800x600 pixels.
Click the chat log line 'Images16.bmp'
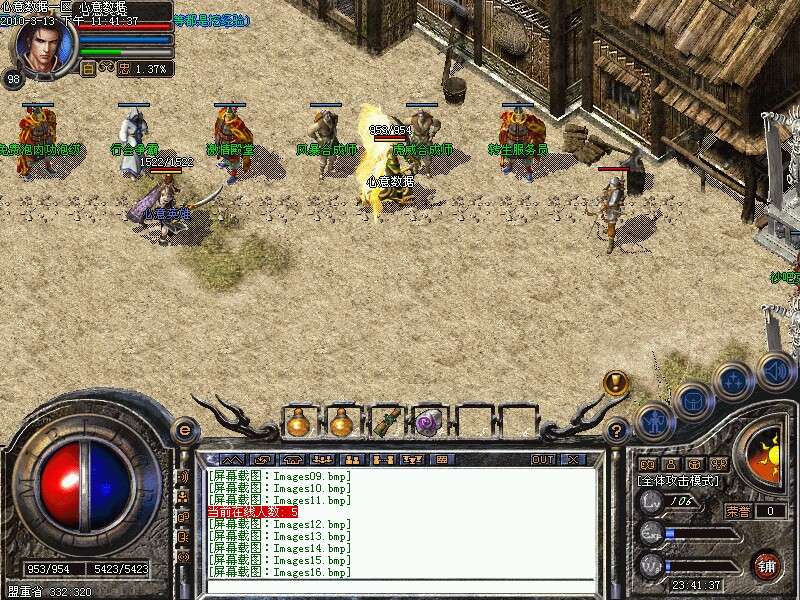click(x=280, y=573)
